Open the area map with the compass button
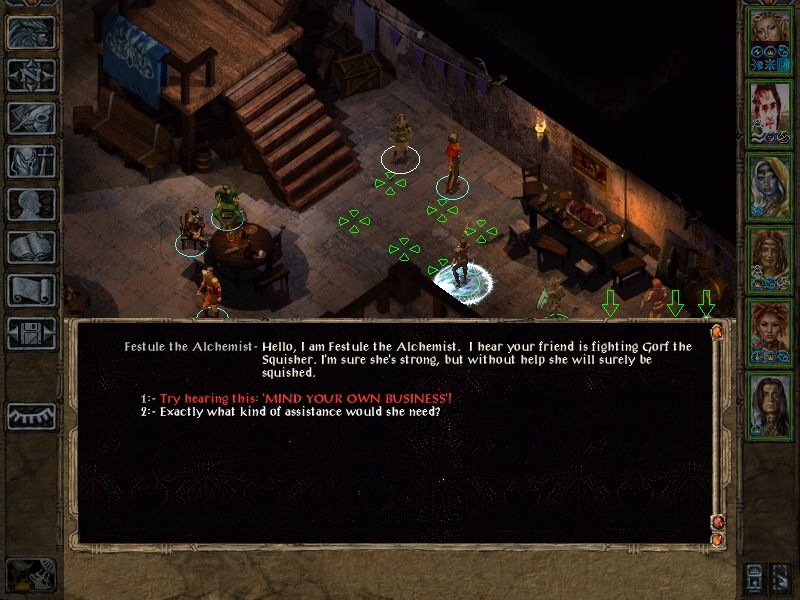The image size is (800, 600). pos(30,73)
